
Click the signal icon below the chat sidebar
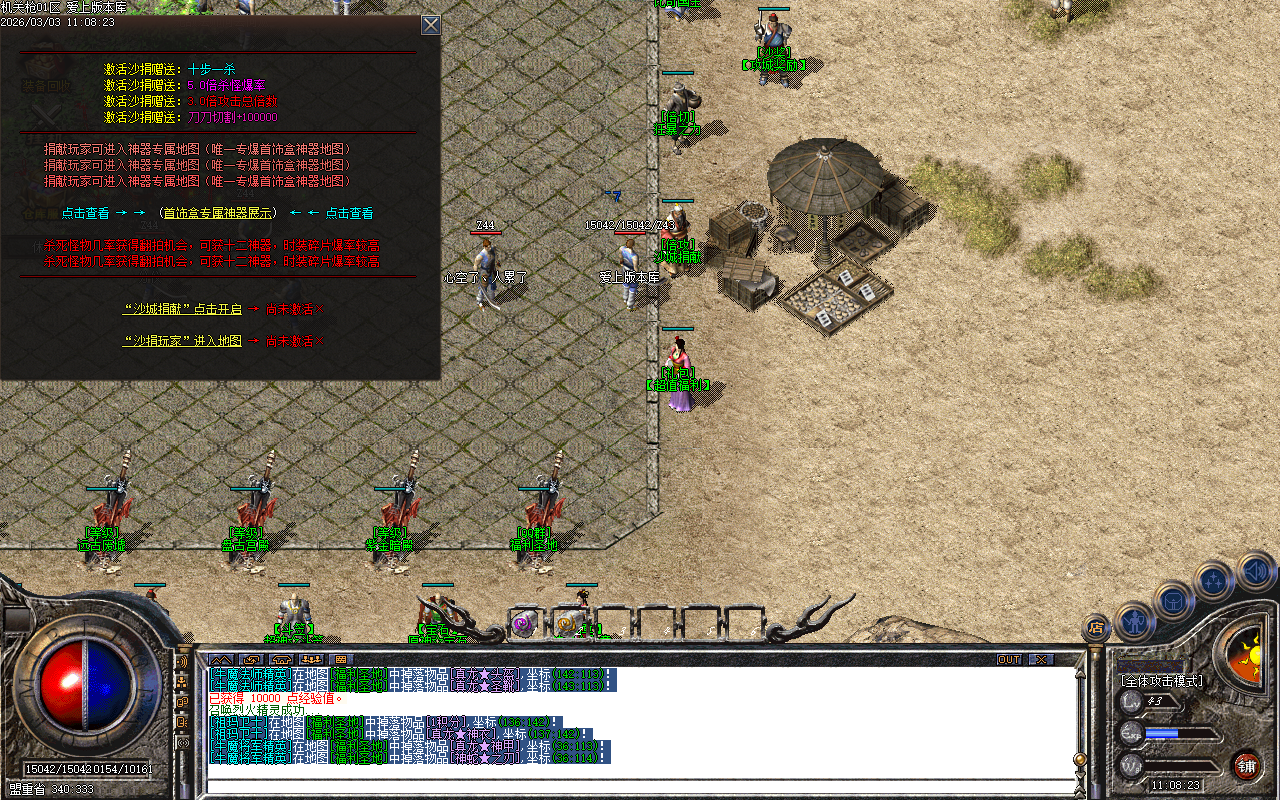[184, 742]
